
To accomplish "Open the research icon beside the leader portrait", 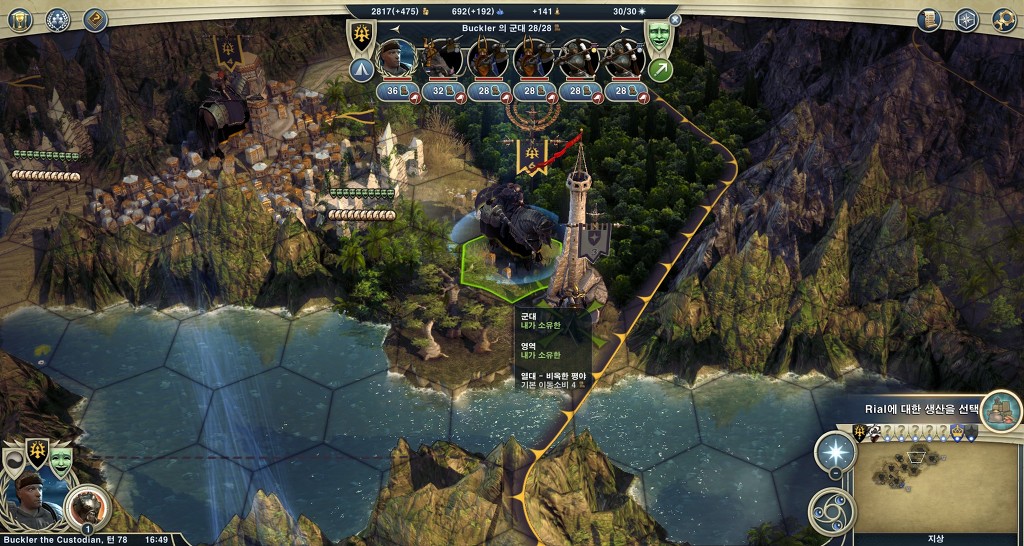I will 86,506.
